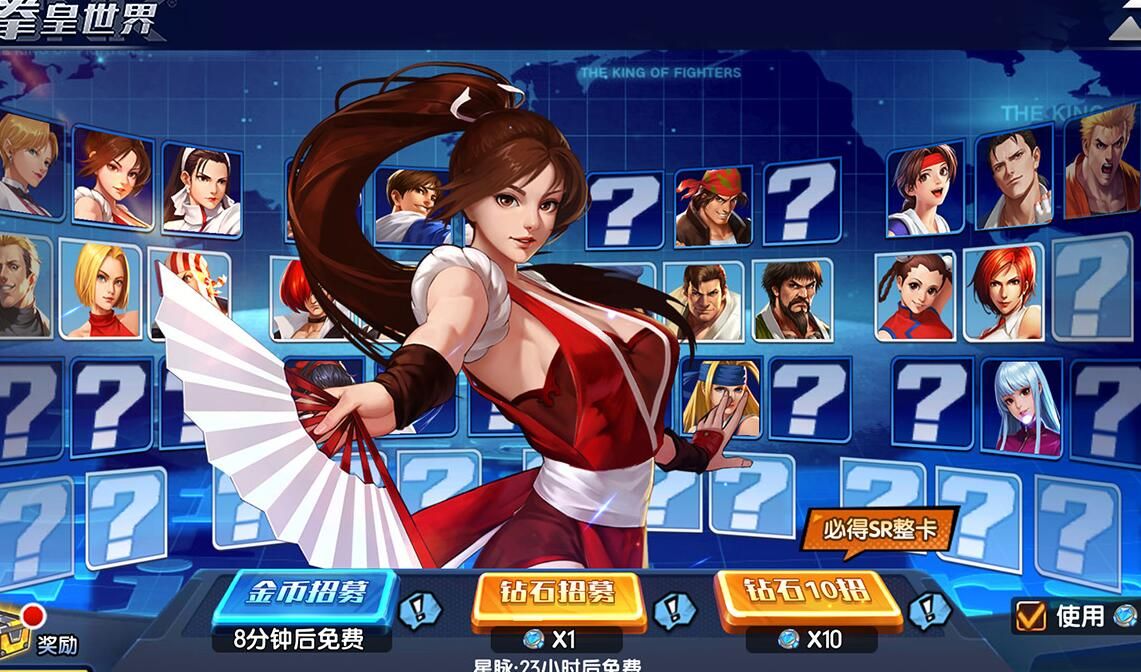This screenshot has width=1141, height=672.
Task: View info icon beside 钻石10招 button
Action: [928, 609]
